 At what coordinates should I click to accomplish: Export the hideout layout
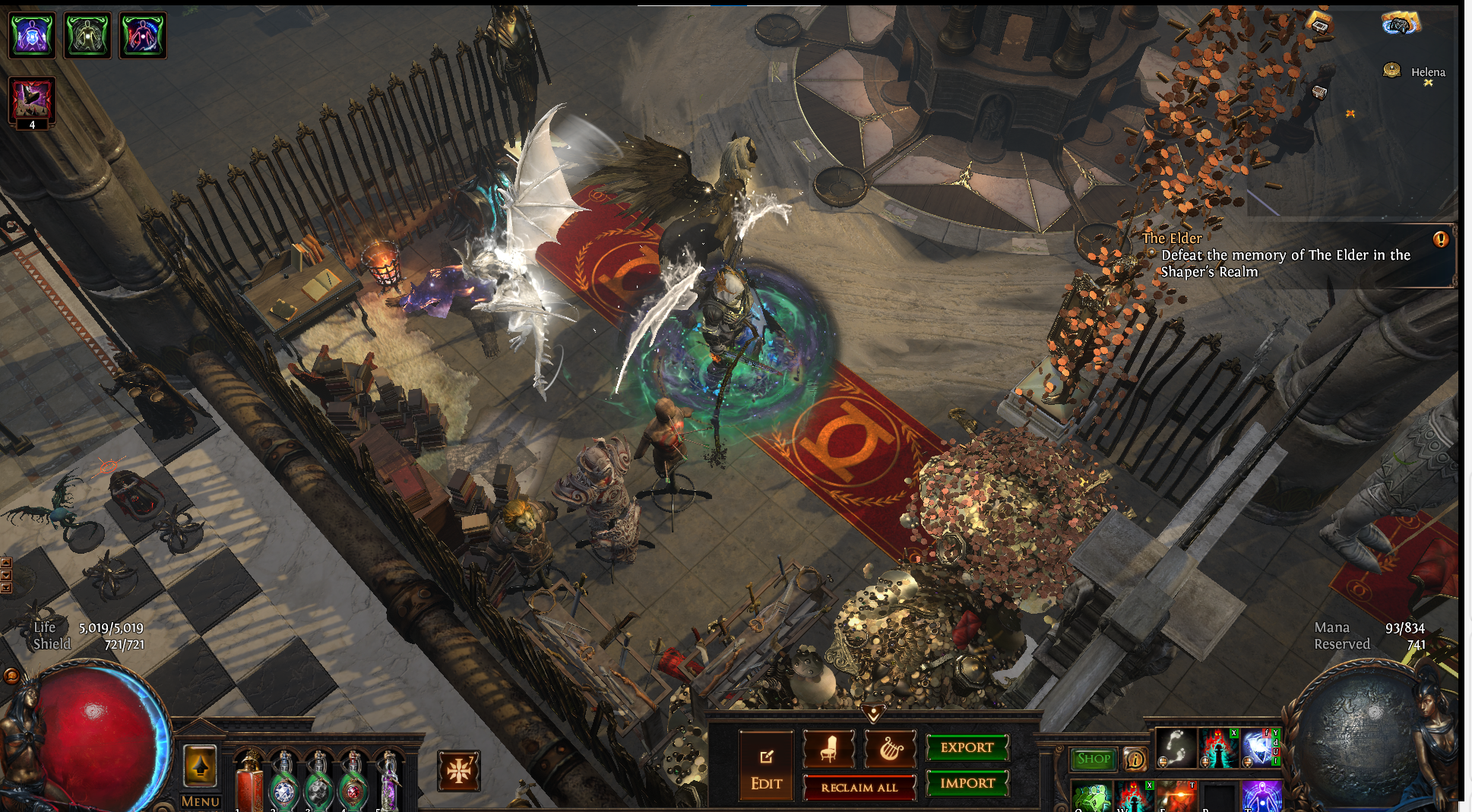point(967,747)
